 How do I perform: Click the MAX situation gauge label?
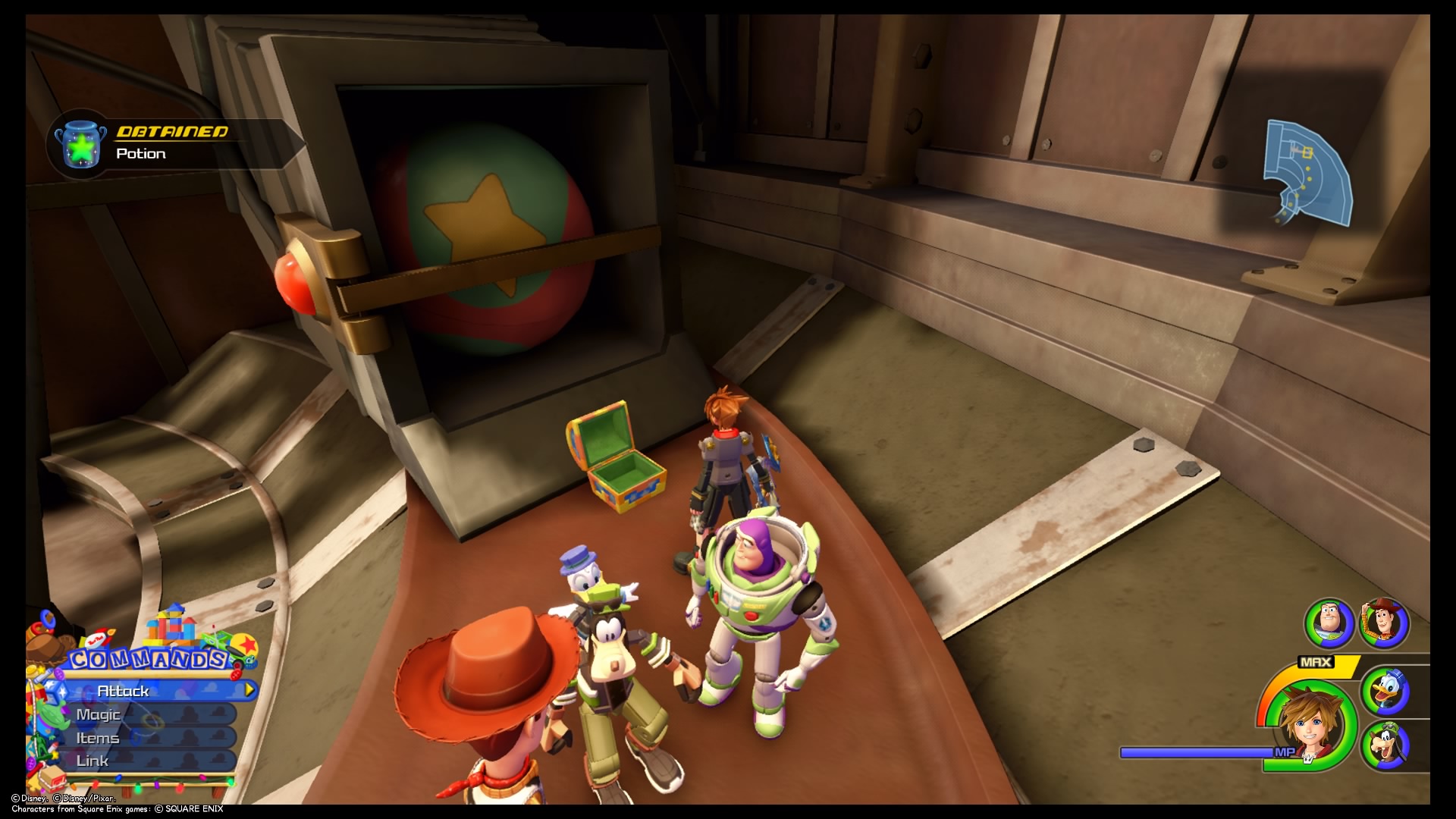1316,661
